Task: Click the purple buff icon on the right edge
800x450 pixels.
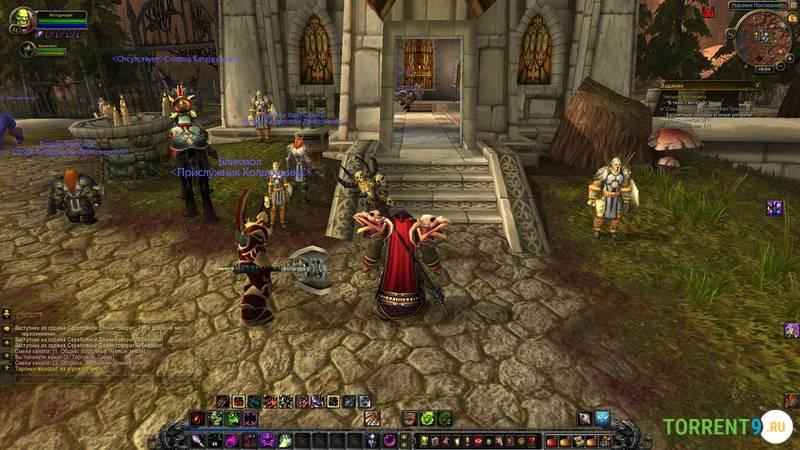Action: [x=774, y=208]
